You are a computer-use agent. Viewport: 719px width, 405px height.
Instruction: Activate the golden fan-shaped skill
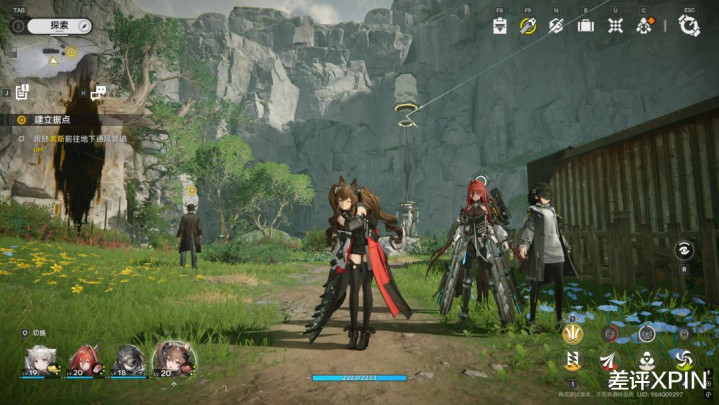point(573,333)
